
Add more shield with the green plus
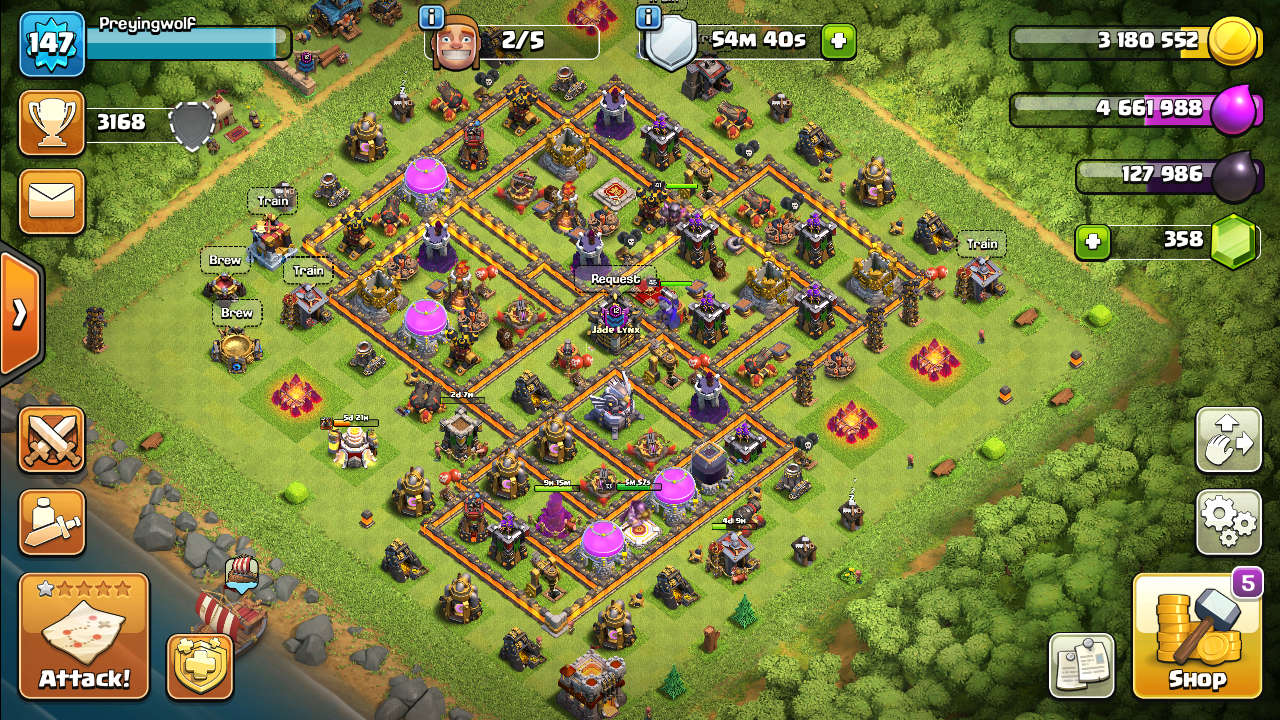click(x=838, y=41)
